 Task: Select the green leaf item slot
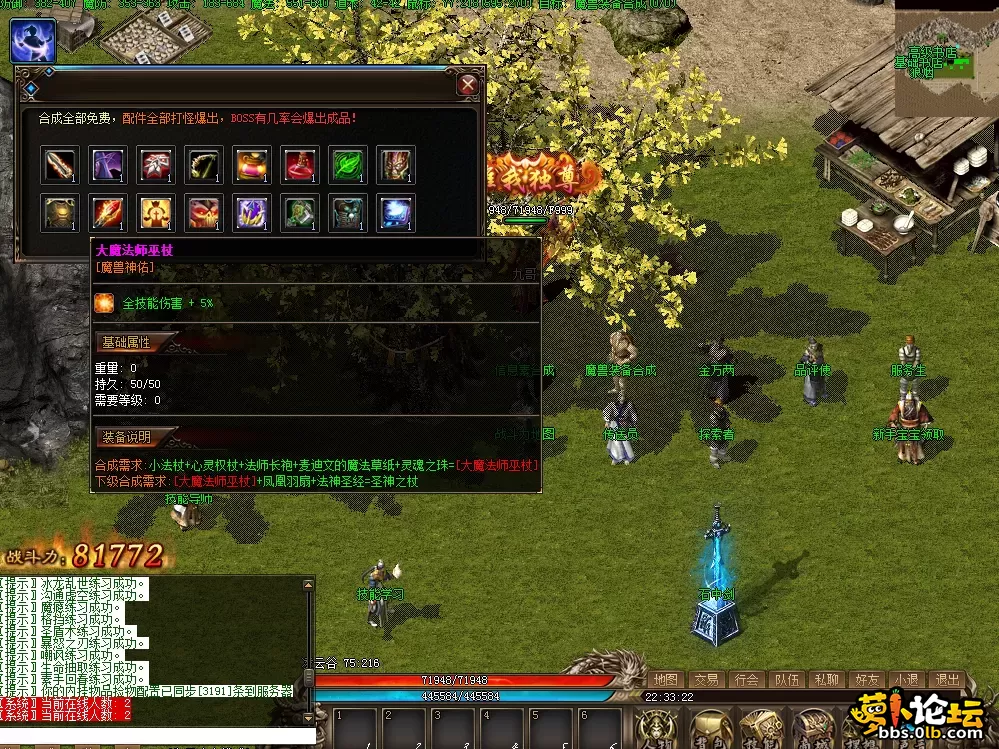pos(348,164)
